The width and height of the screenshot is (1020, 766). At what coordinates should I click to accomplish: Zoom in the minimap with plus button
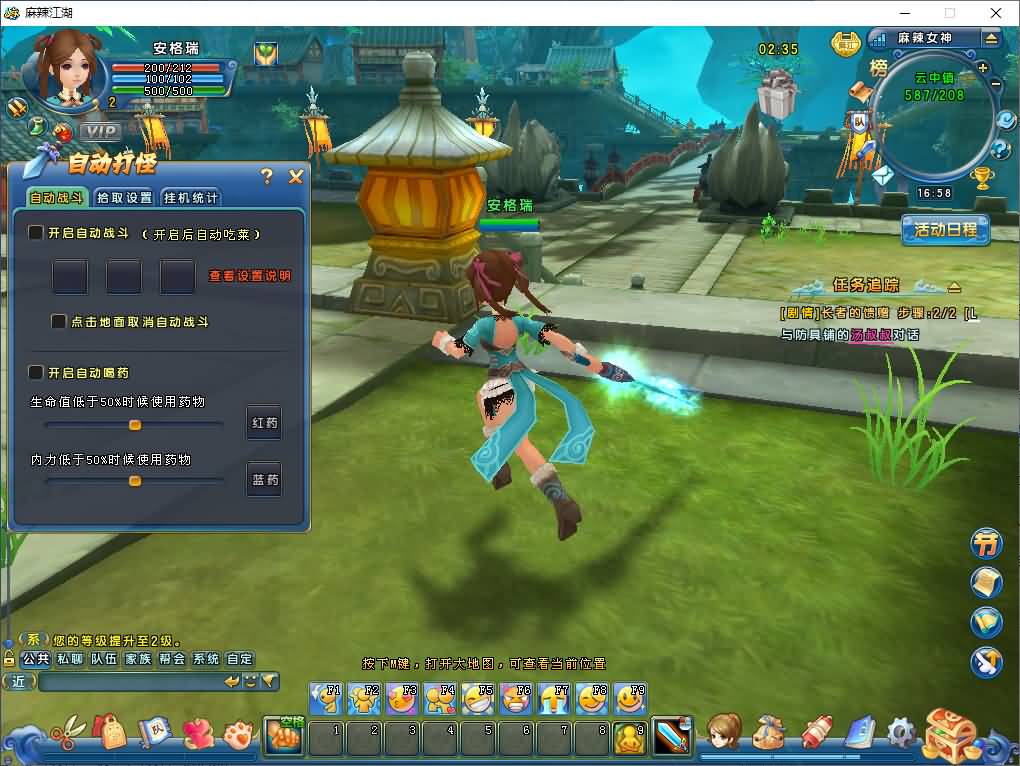click(x=983, y=68)
